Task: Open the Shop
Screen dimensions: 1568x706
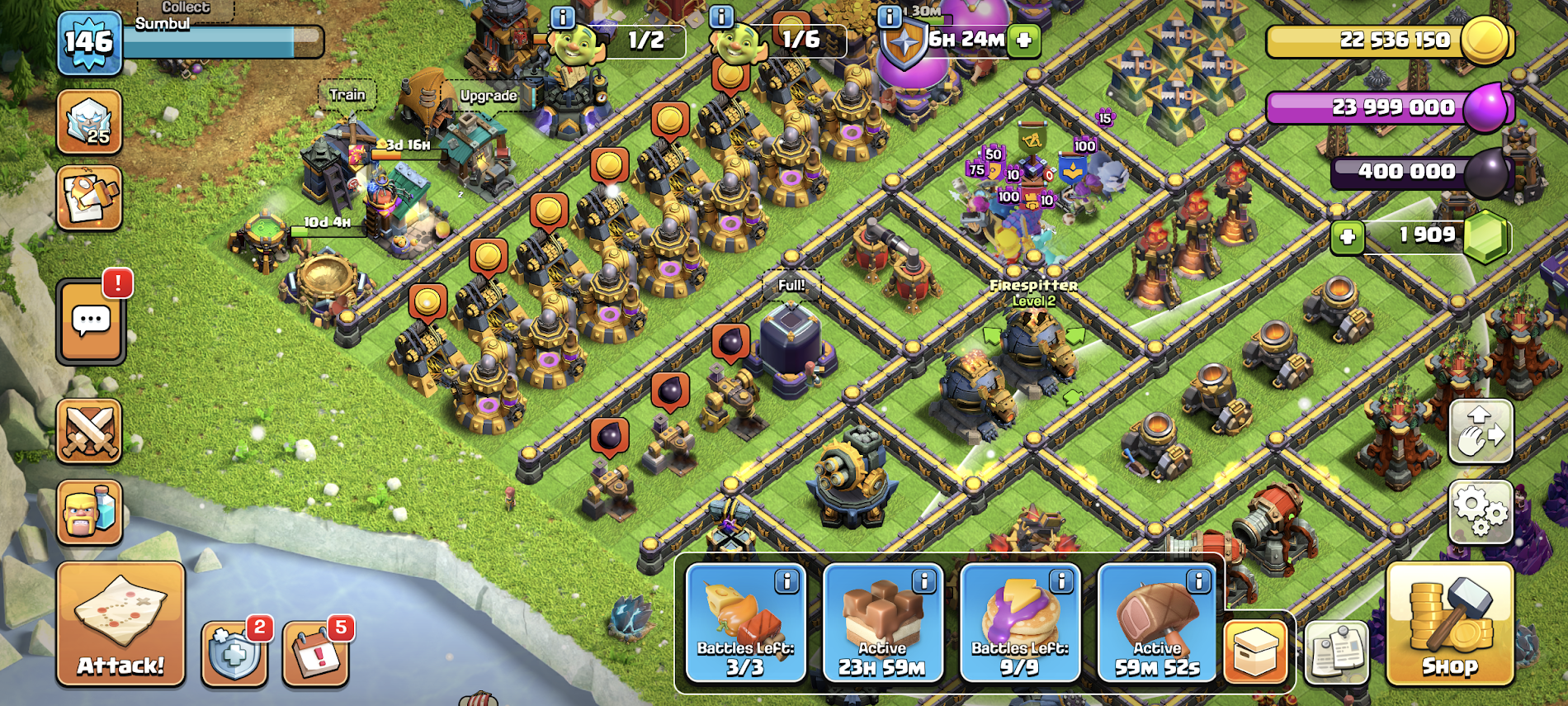Action: pos(1450,624)
